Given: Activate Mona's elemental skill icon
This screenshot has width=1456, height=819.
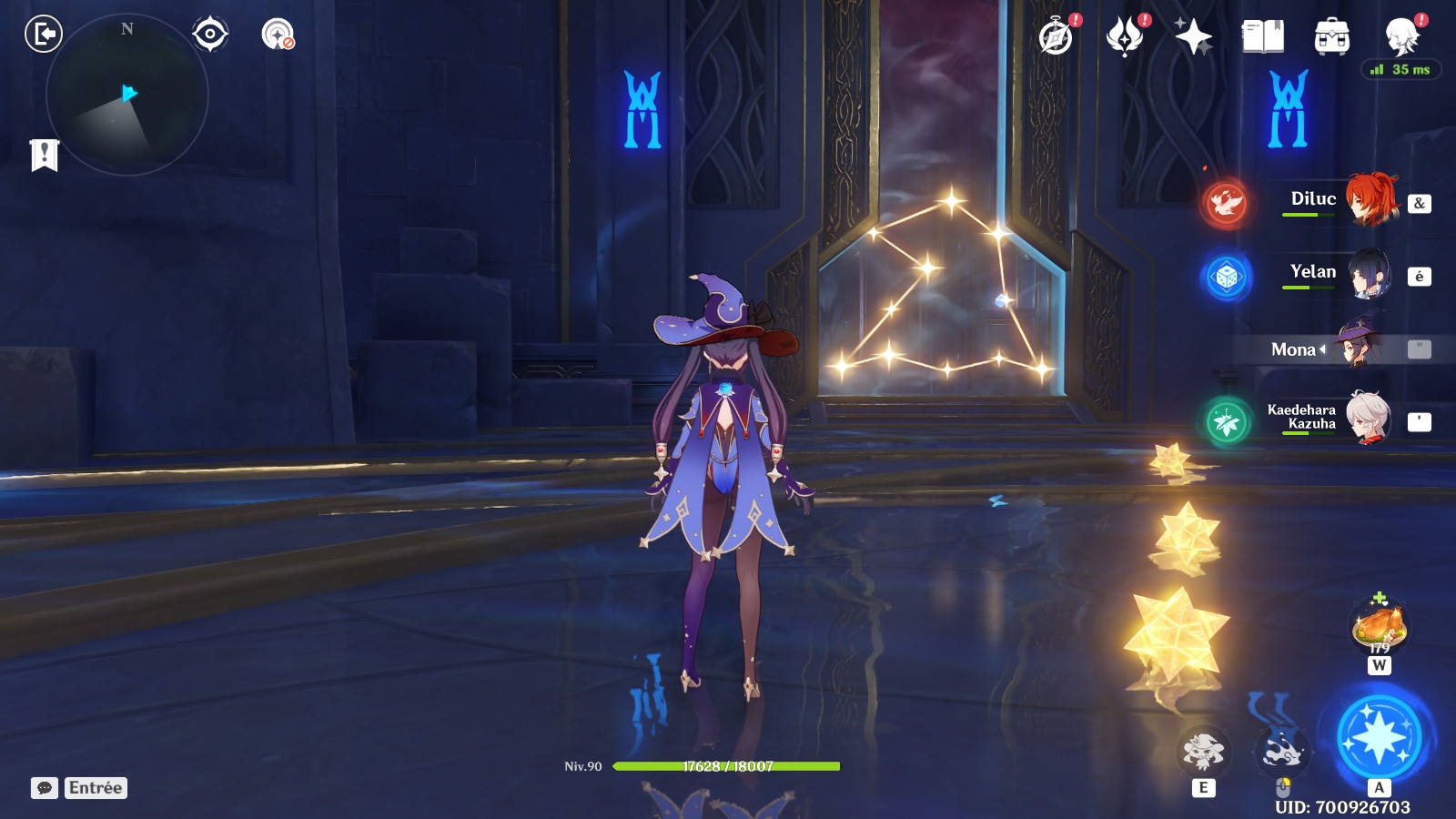Looking at the screenshot, I should tap(1203, 752).
